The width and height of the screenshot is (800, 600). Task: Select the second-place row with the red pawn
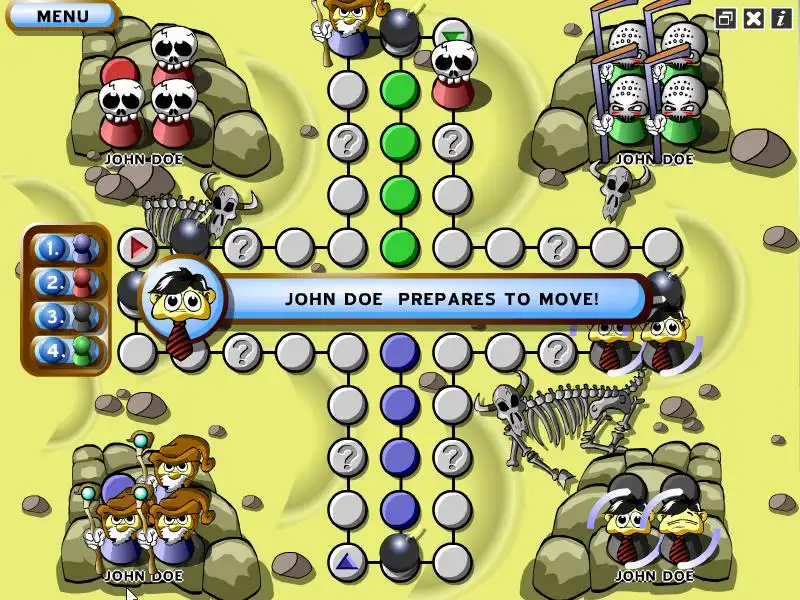(67, 282)
